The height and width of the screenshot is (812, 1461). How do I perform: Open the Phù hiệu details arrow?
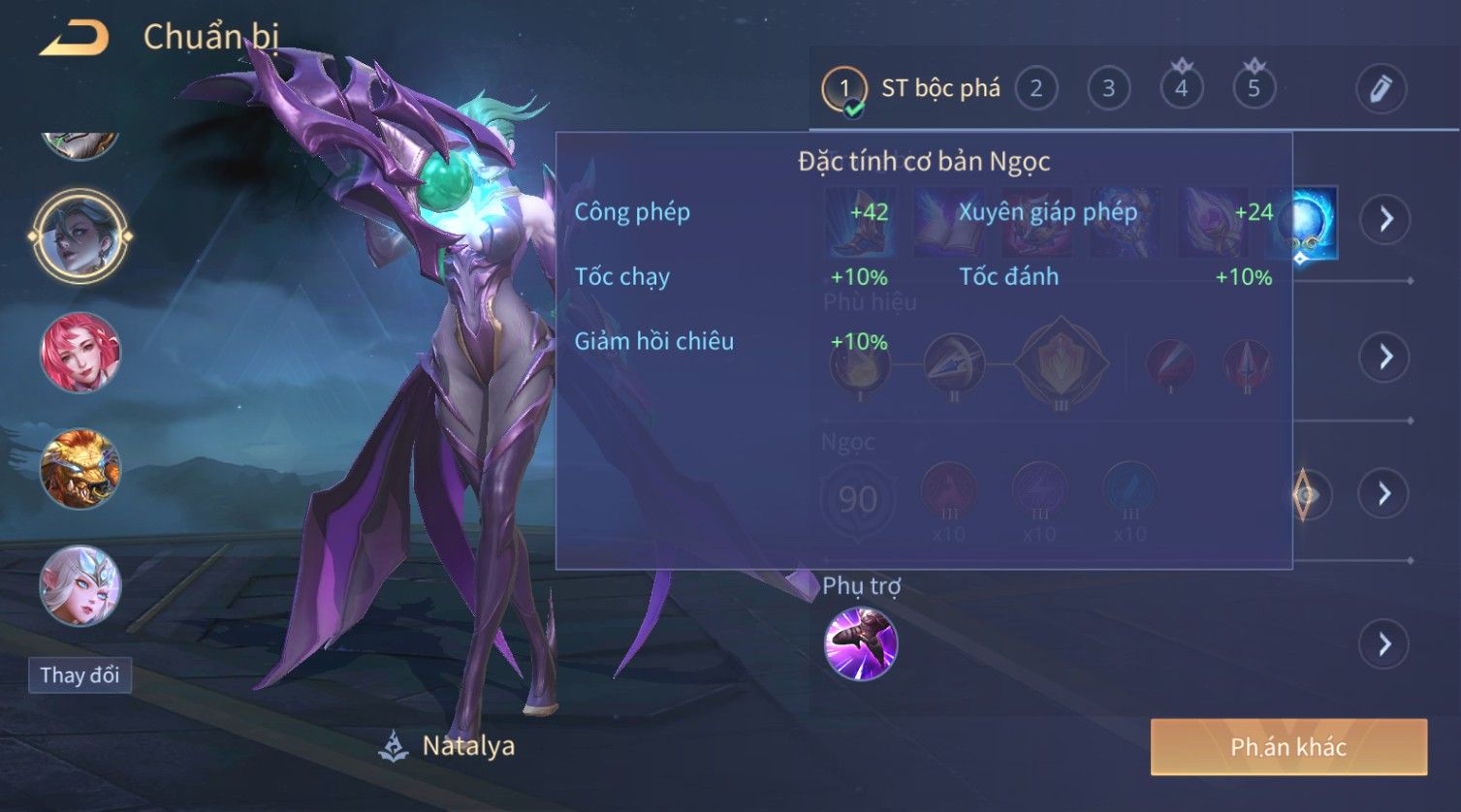tap(1384, 357)
